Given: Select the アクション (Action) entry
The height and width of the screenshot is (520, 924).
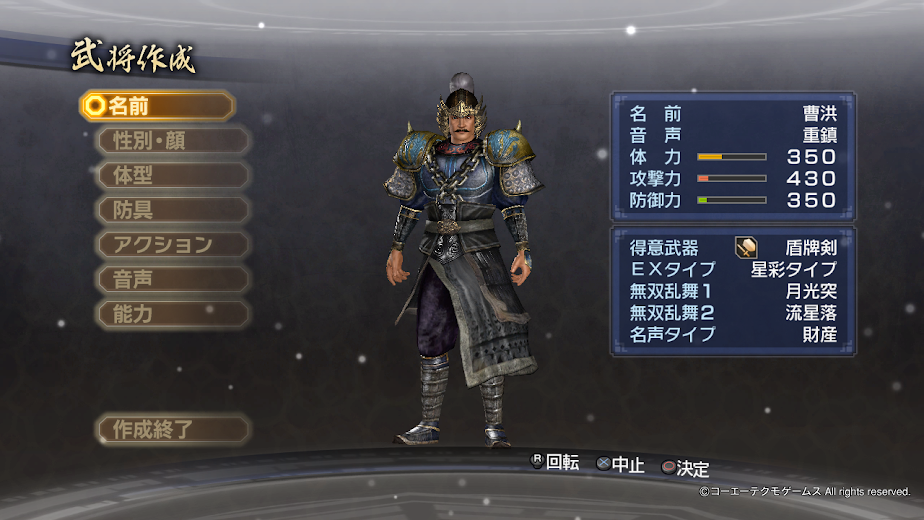Looking at the screenshot, I should (x=172, y=245).
